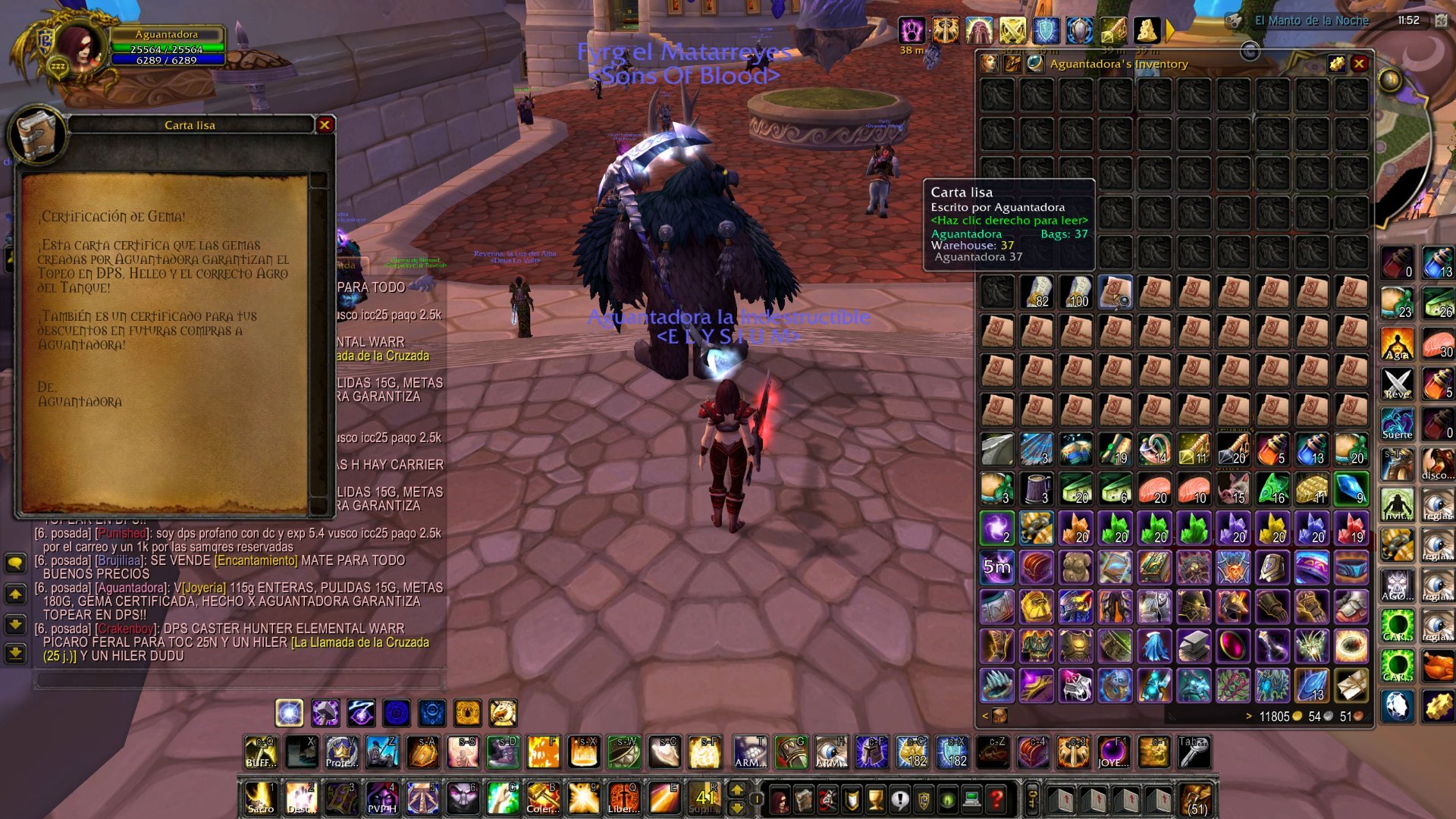Screen dimensions: 1456x819
Task: Click the chat message input box
Action: pyautogui.click(x=239, y=679)
